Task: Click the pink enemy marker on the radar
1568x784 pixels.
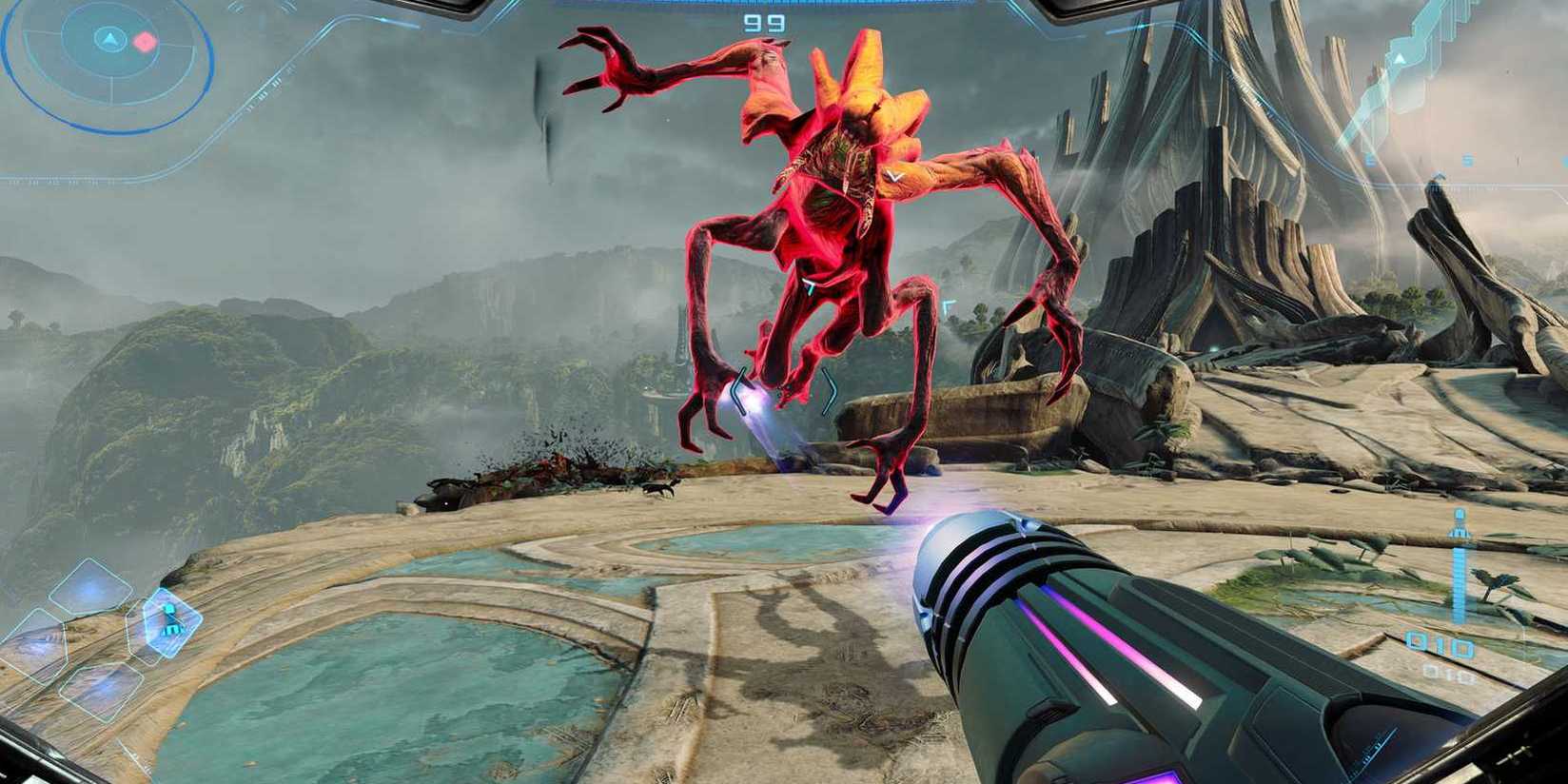Action: point(145,42)
